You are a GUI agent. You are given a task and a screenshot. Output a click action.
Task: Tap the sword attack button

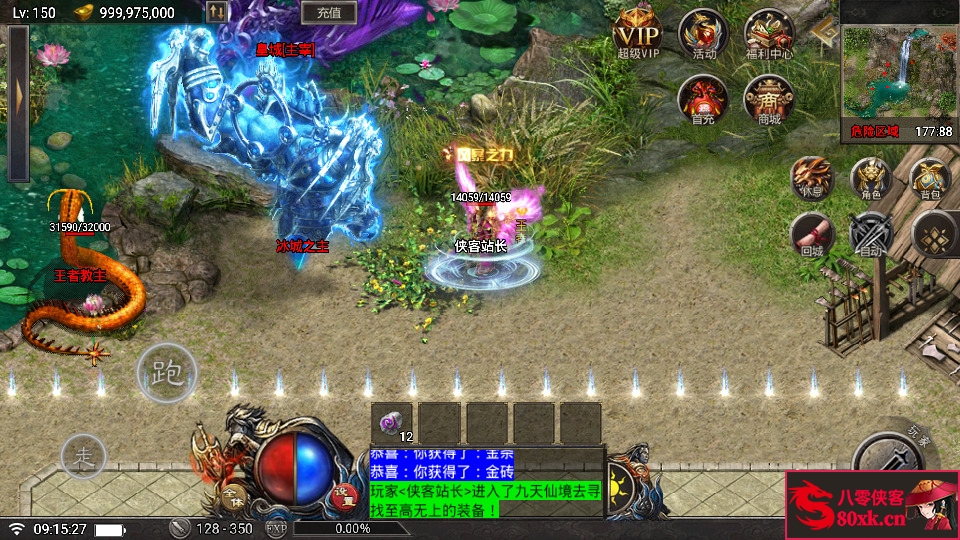tap(888, 458)
